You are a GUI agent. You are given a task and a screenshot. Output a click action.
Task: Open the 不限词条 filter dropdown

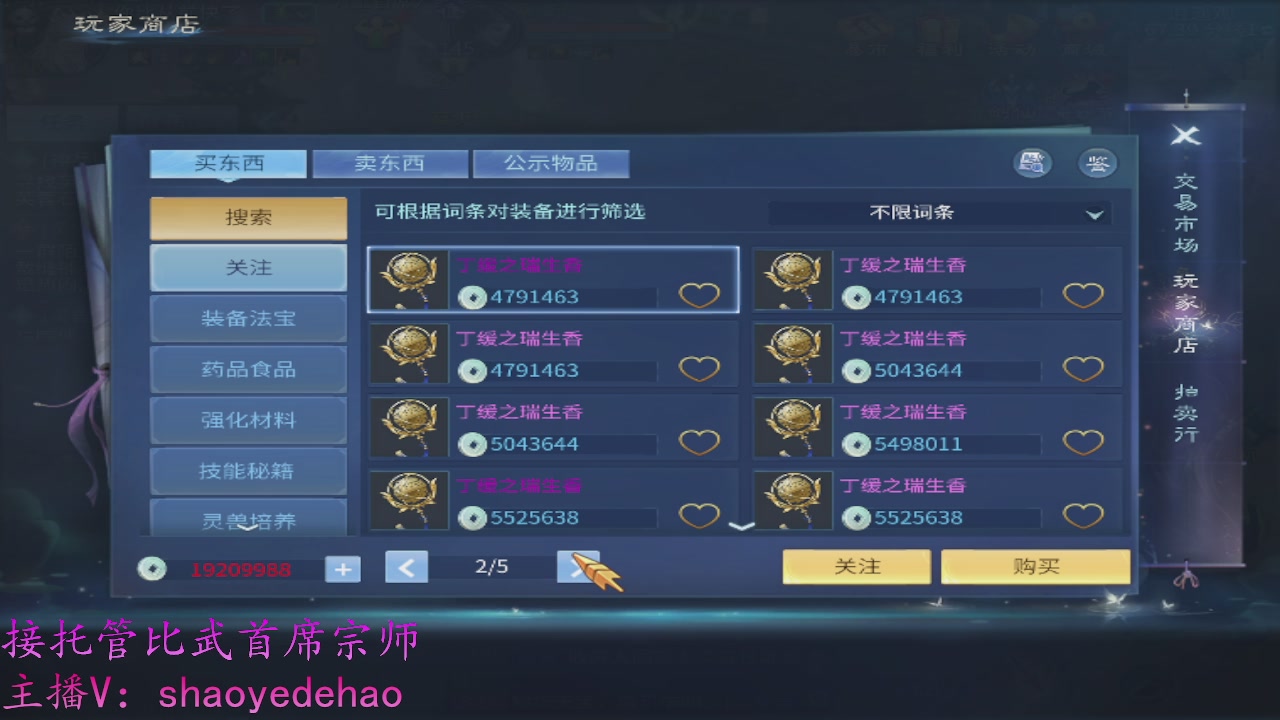tap(940, 212)
